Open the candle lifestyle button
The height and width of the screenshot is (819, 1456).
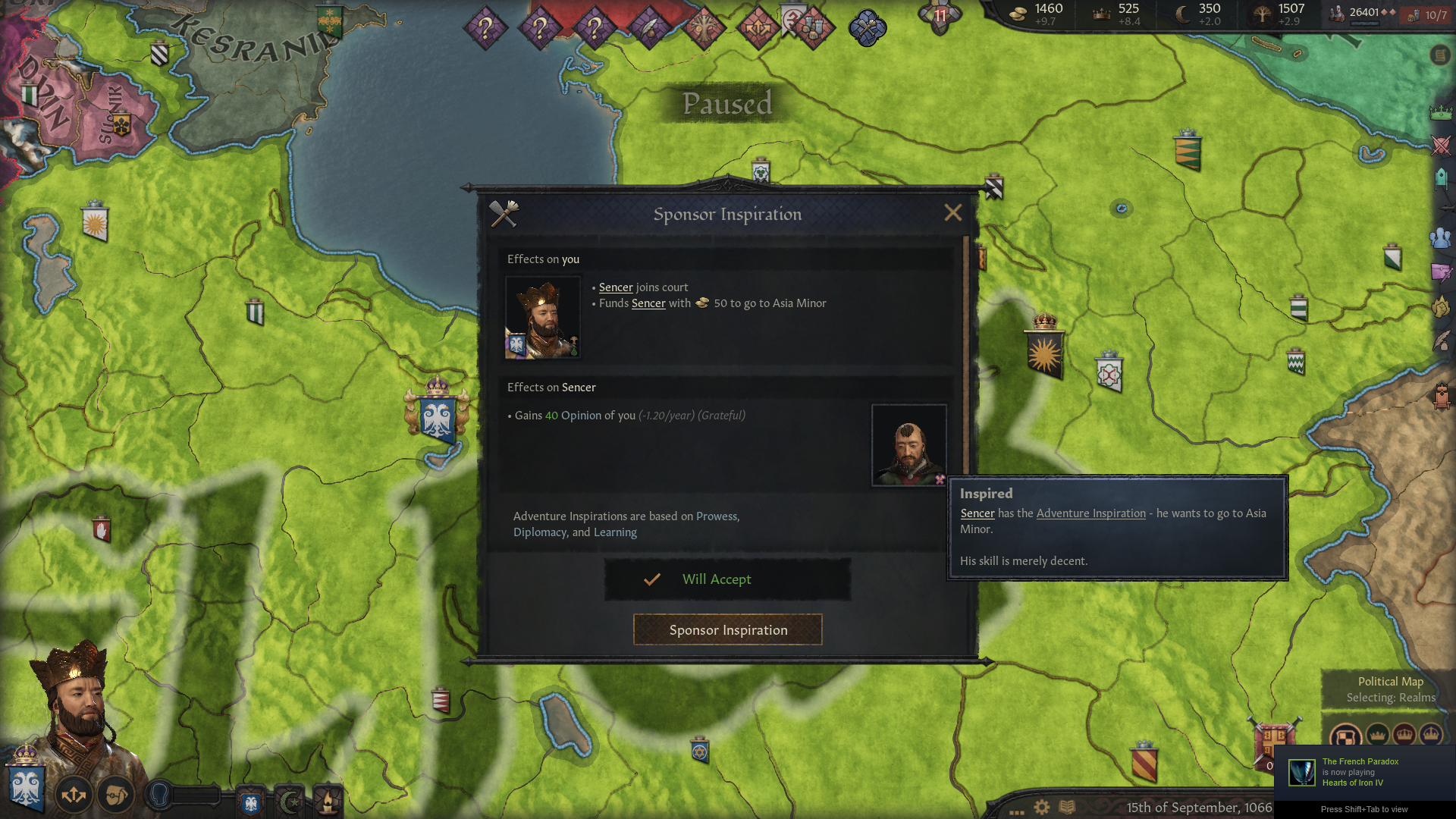click(328, 802)
